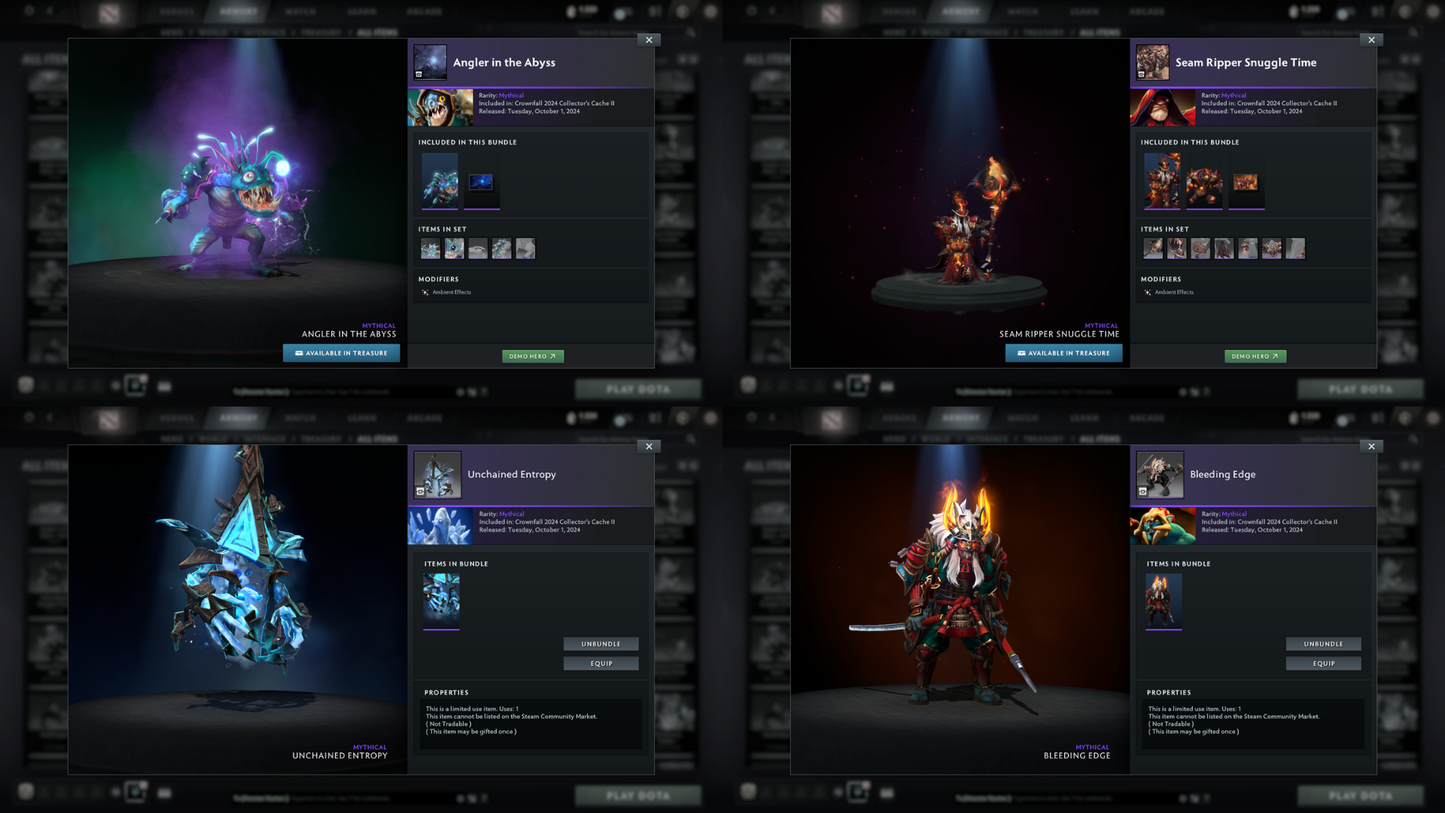Close the Unchained Entropy item panel

[x=649, y=446]
